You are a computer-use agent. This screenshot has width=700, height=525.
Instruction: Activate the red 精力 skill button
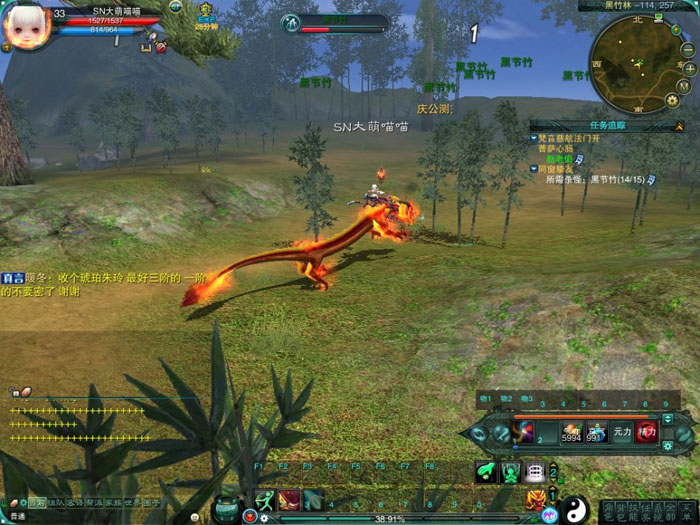pyautogui.click(x=647, y=432)
